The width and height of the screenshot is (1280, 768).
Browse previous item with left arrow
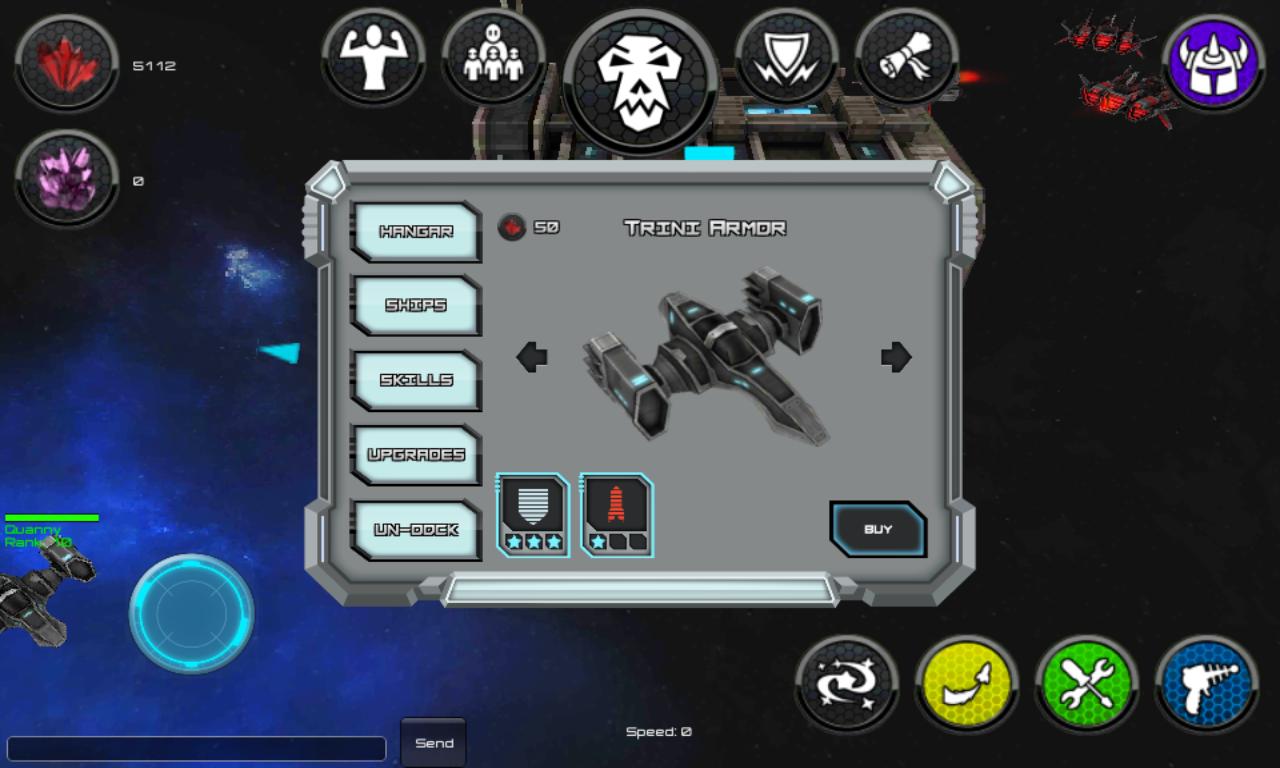tap(531, 356)
